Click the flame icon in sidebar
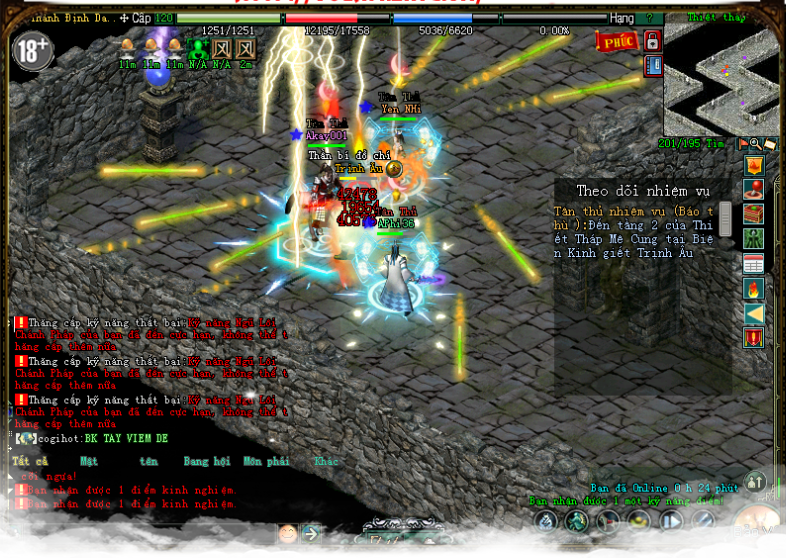The height and width of the screenshot is (558, 786). (x=754, y=289)
